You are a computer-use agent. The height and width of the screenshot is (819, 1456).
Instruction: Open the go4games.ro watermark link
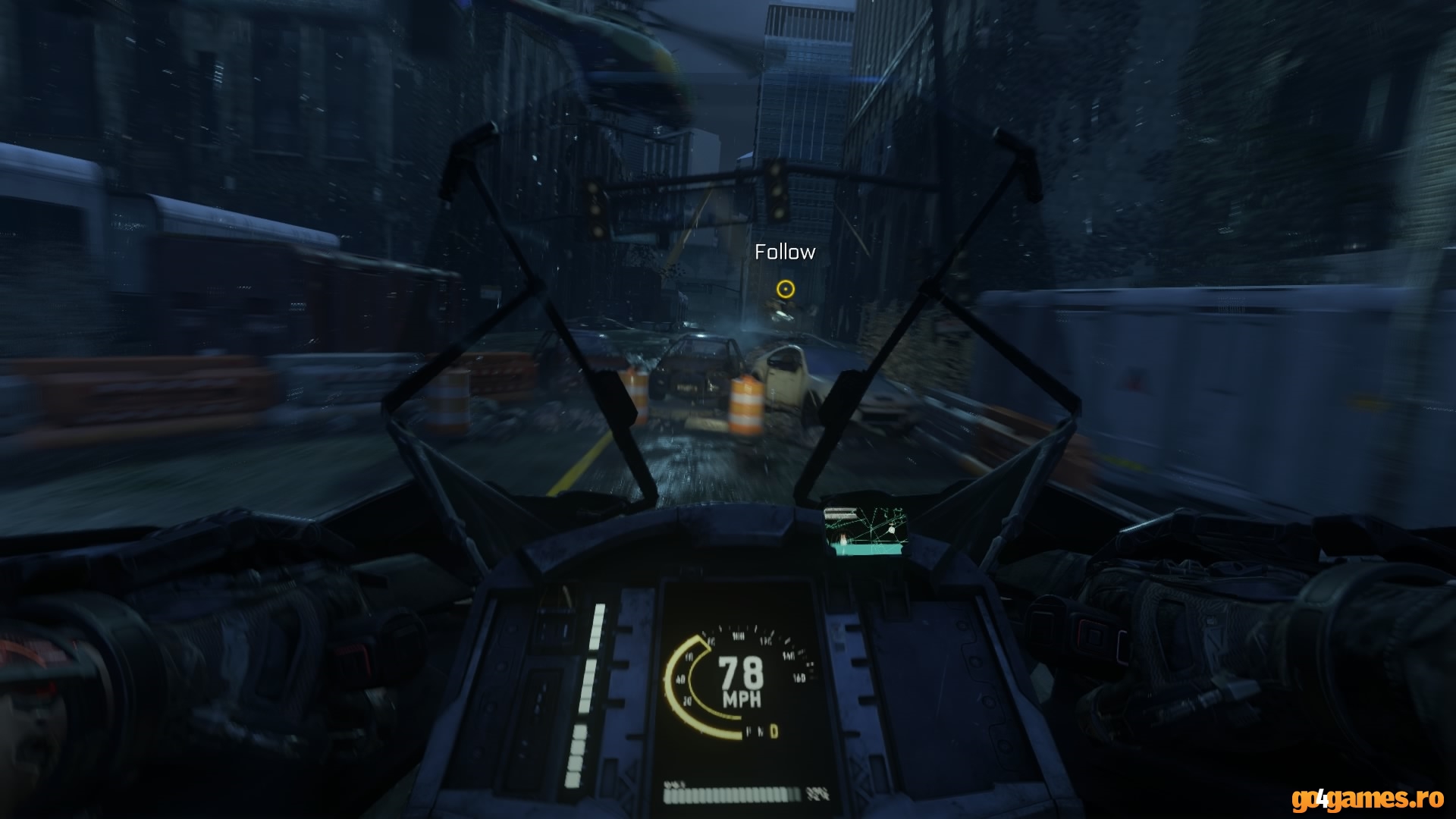pyautogui.click(x=1366, y=799)
